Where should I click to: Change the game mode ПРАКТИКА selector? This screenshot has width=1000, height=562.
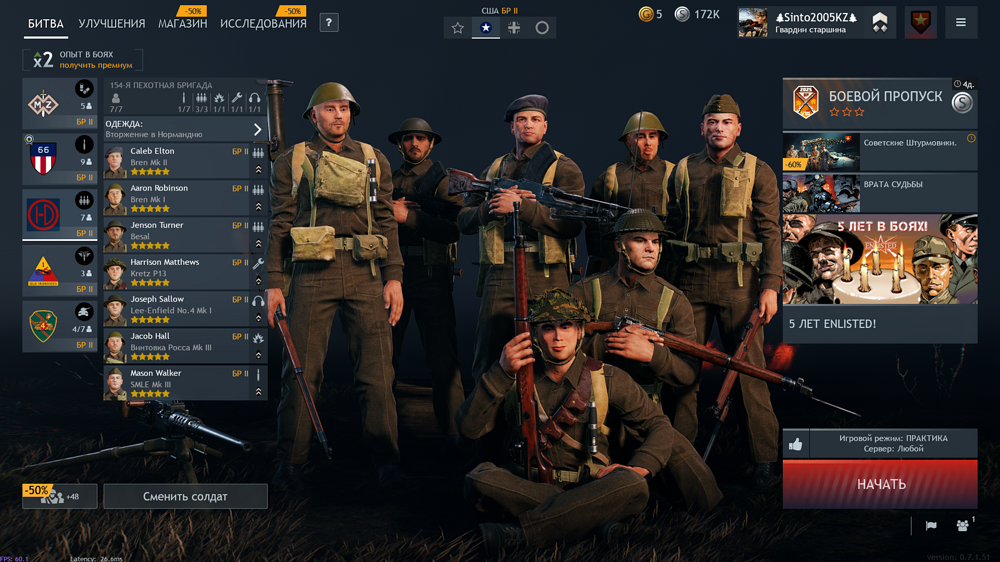coord(893,444)
